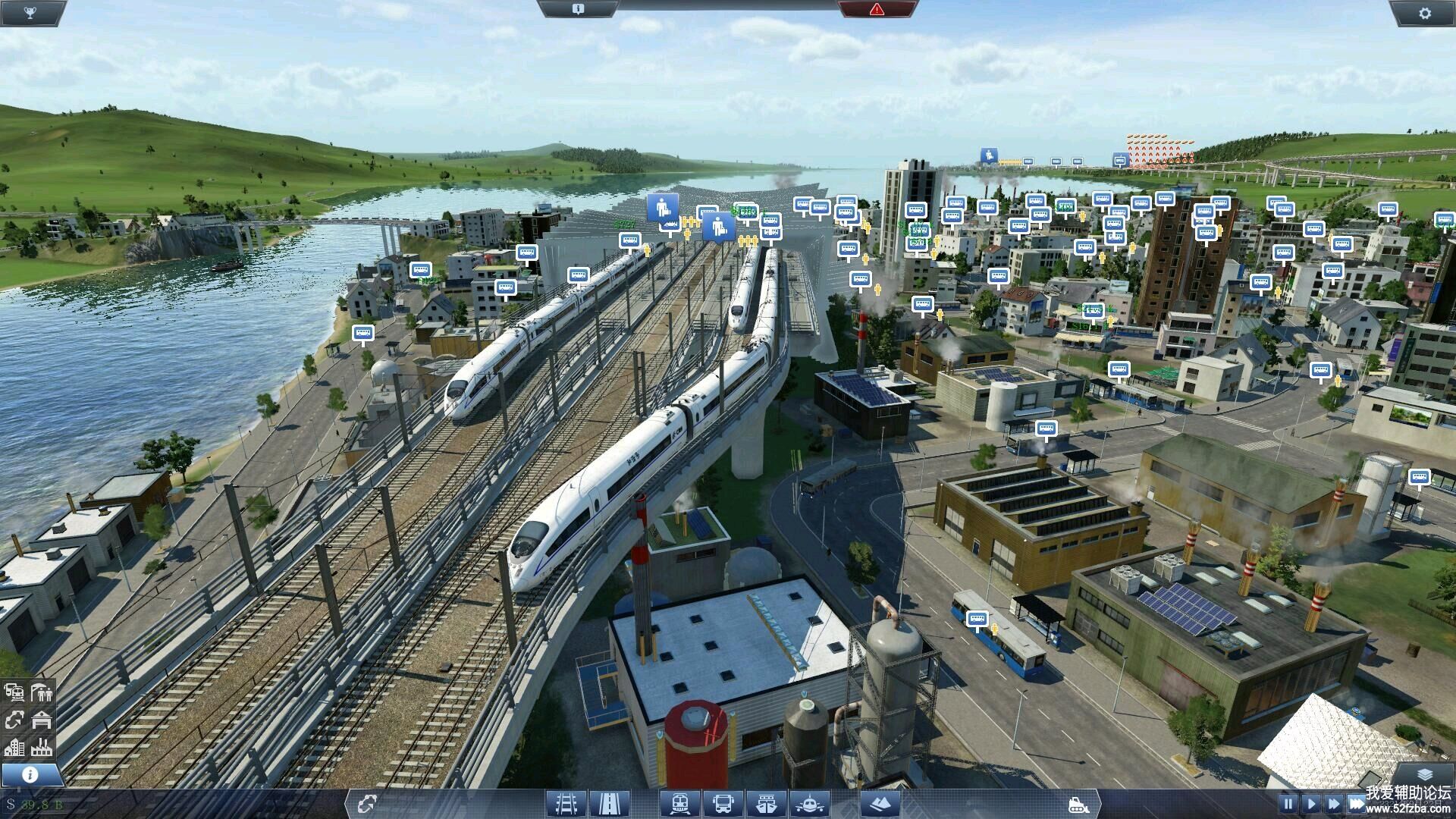Screen dimensions: 1456x819
Task: Show the industries list
Action: point(42,747)
